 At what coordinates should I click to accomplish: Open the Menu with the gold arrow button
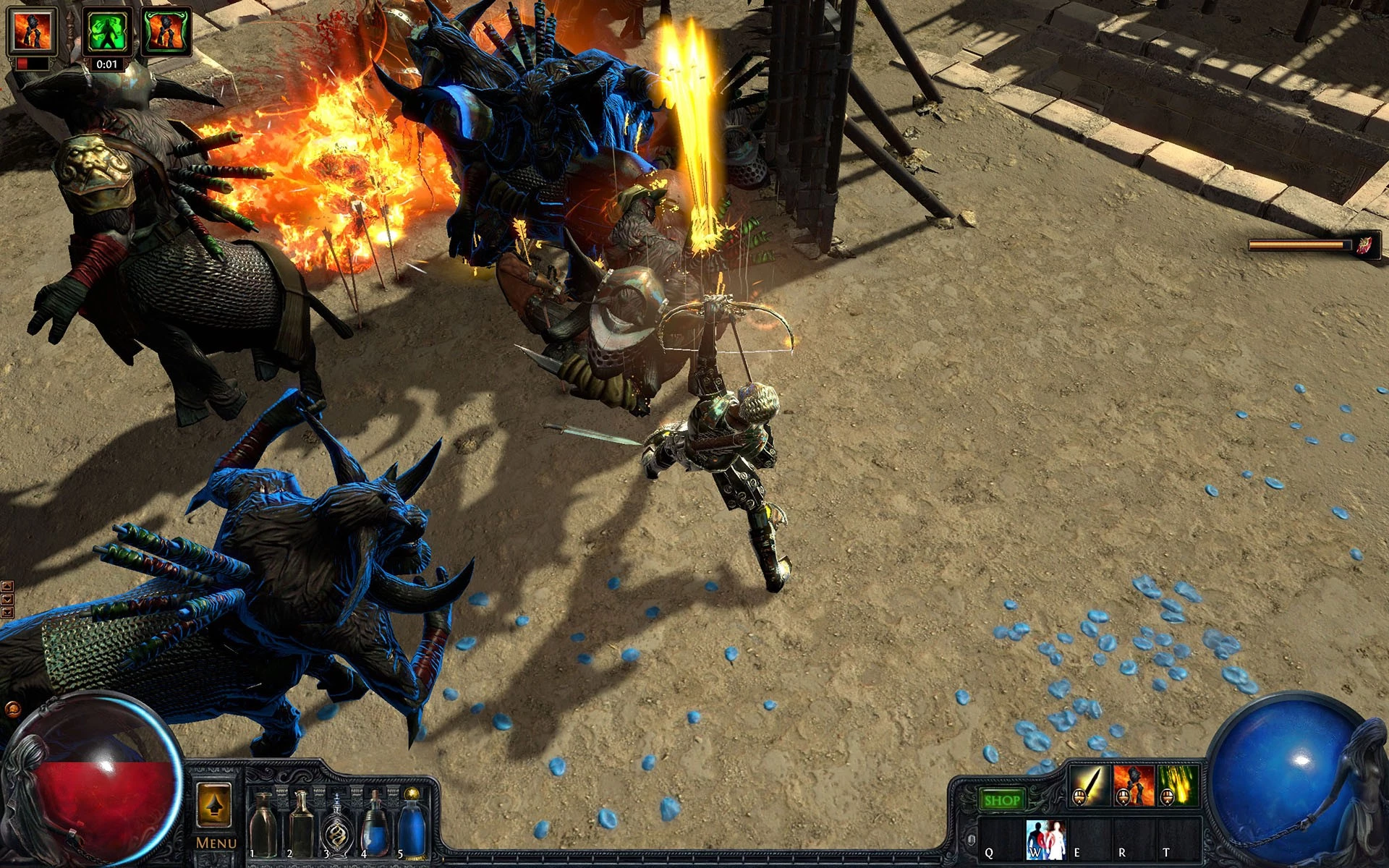(x=214, y=806)
